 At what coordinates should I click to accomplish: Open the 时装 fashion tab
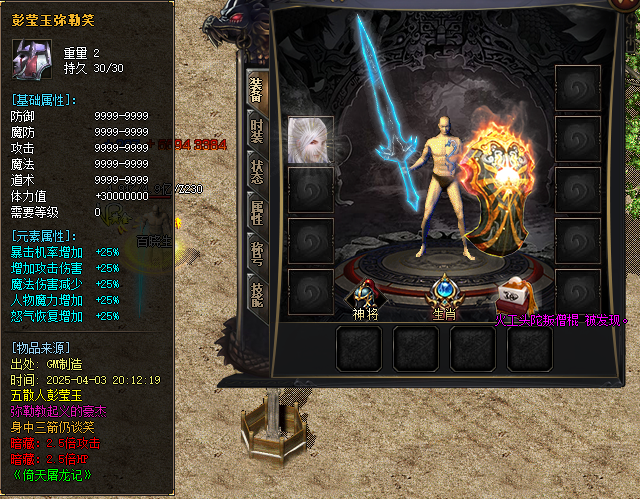pyautogui.click(x=257, y=132)
